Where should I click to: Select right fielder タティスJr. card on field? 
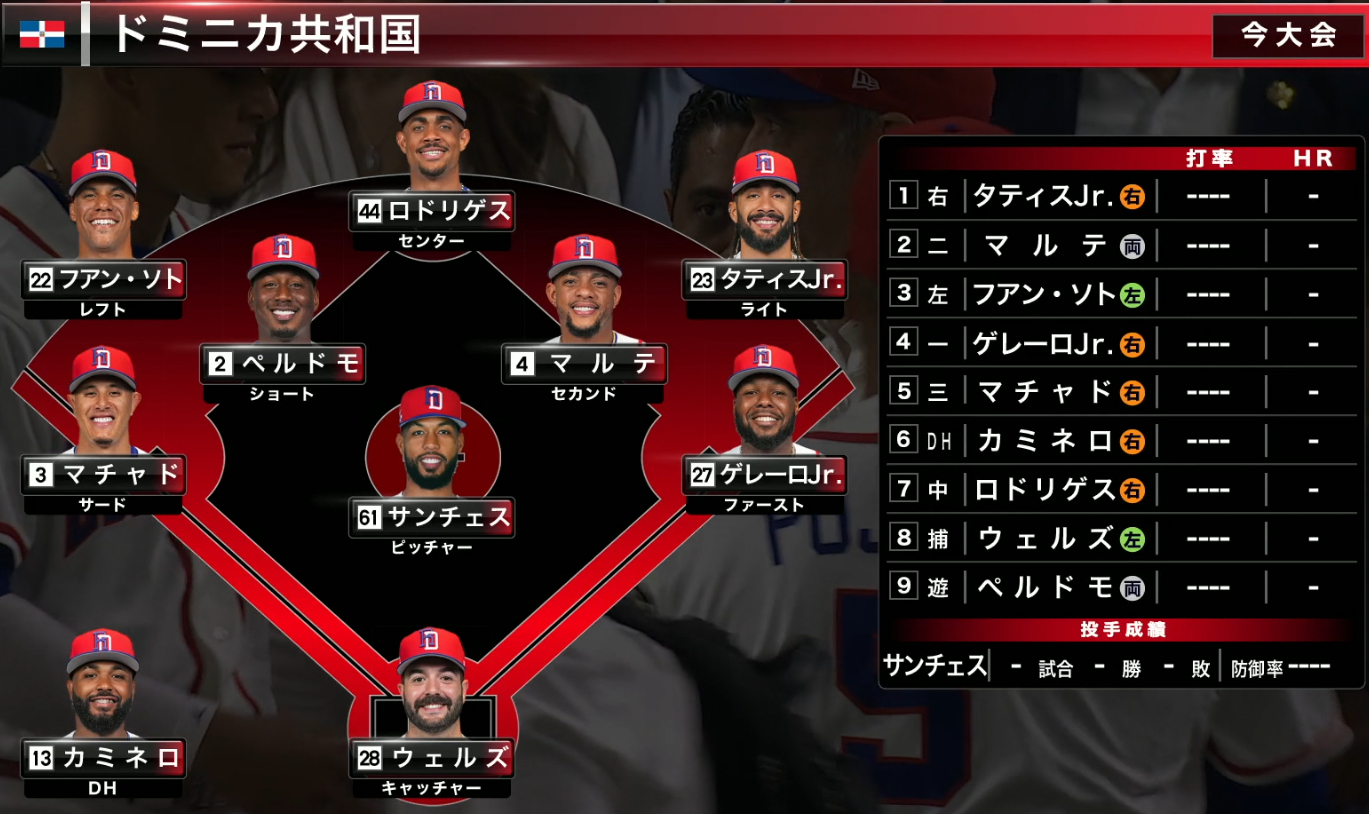click(x=765, y=280)
